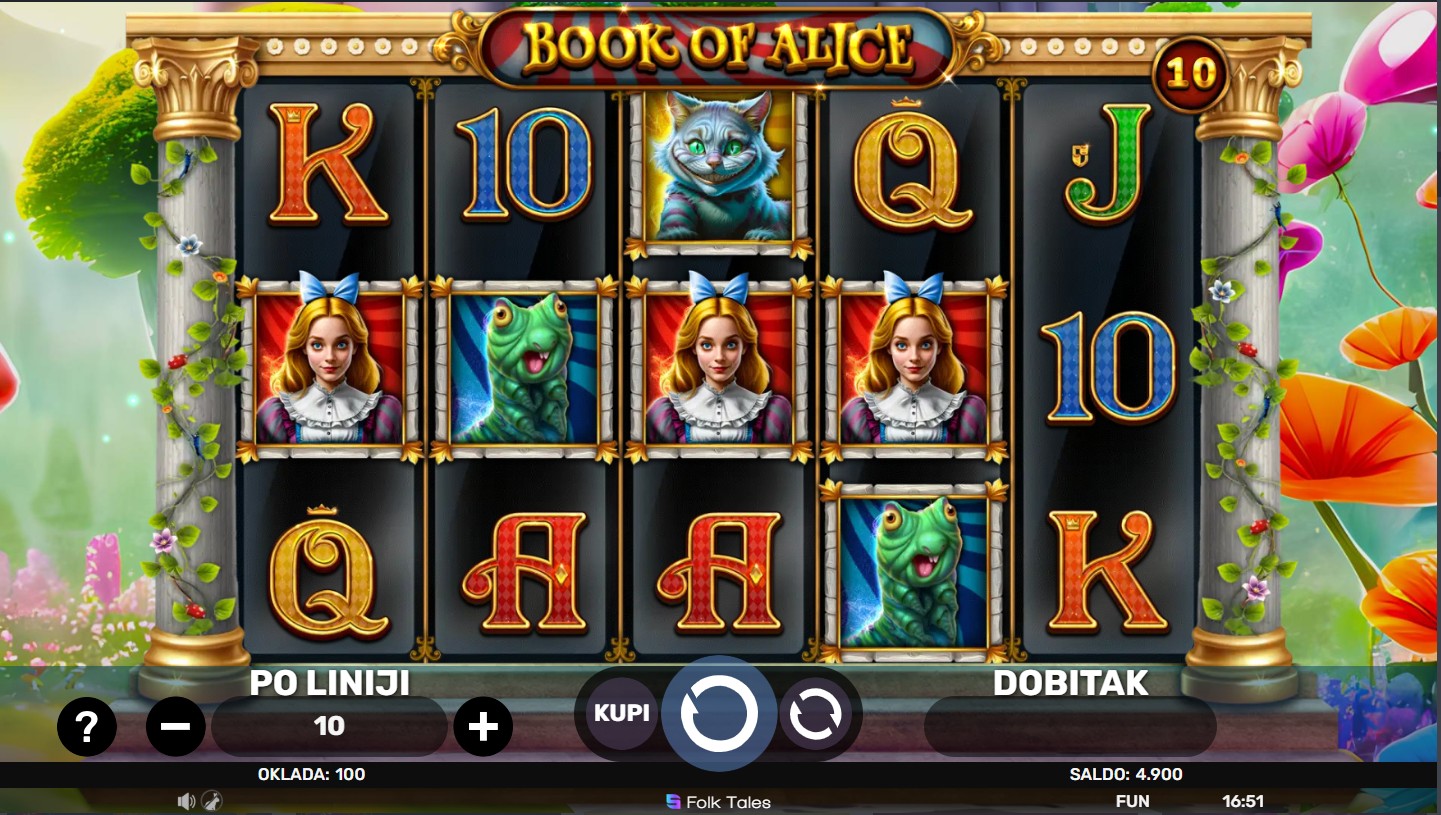Toggle the sound speaker icon

(186, 801)
